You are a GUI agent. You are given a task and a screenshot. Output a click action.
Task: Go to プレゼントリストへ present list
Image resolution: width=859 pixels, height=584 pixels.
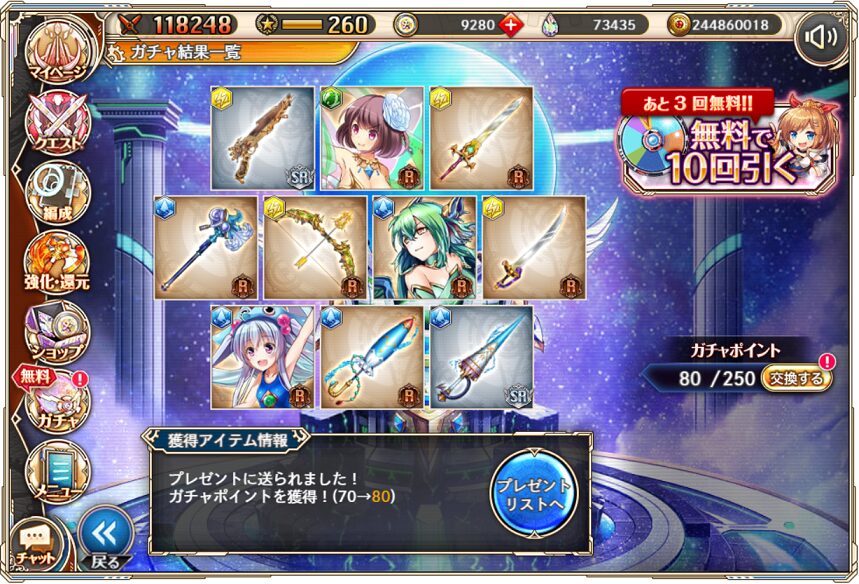pyautogui.click(x=533, y=493)
